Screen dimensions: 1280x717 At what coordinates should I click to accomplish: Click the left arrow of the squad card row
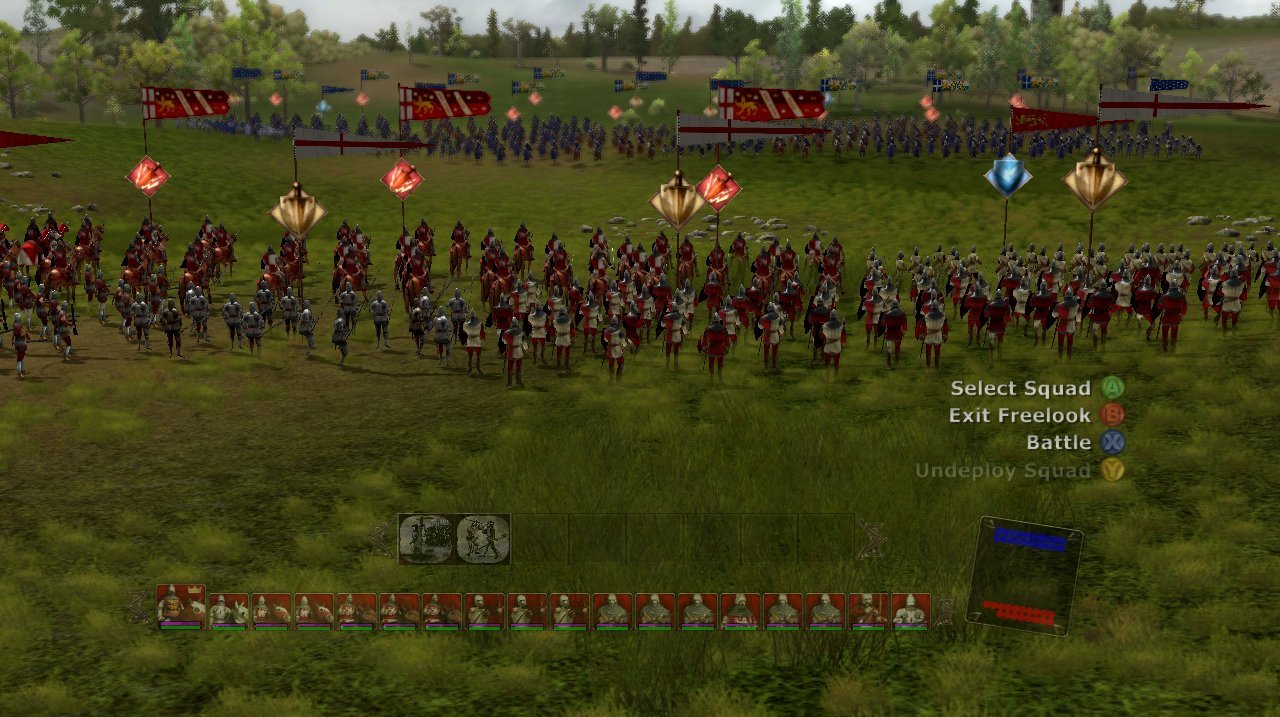tap(140, 607)
